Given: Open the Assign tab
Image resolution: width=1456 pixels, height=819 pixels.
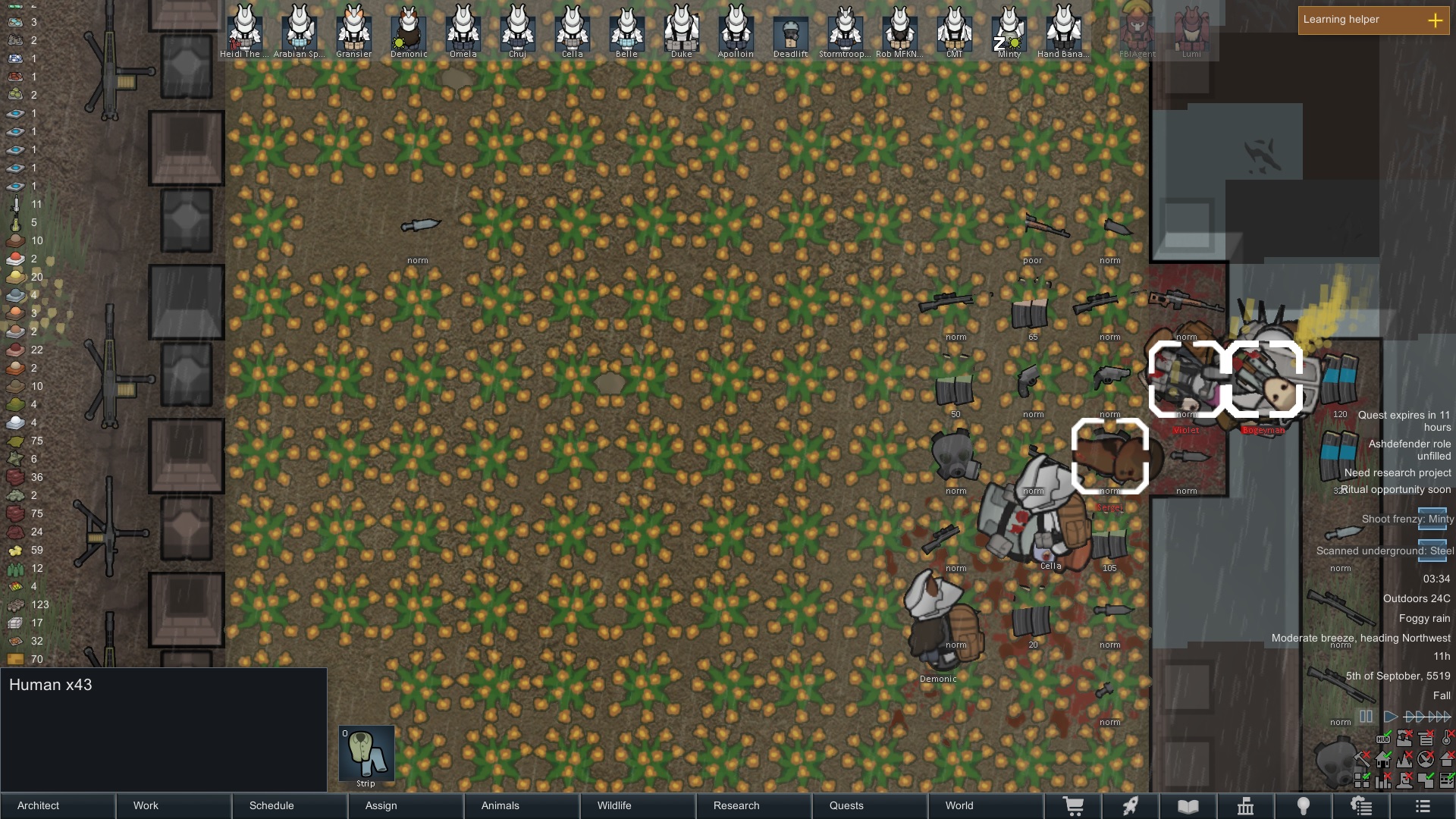Looking at the screenshot, I should pyautogui.click(x=406, y=805).
